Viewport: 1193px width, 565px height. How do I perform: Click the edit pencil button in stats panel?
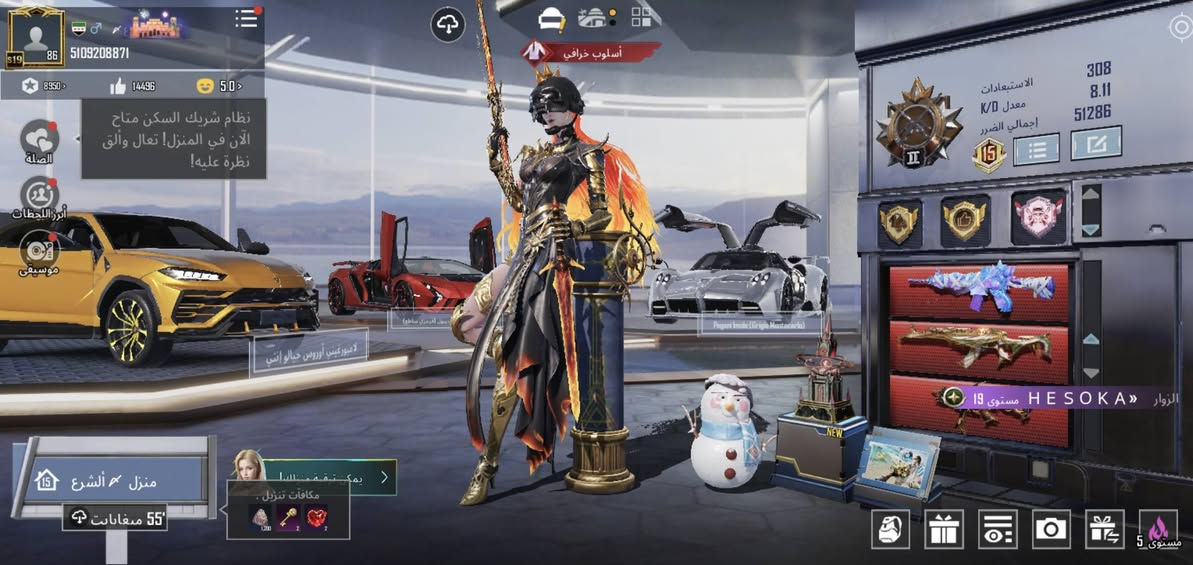click(1095, 145)
